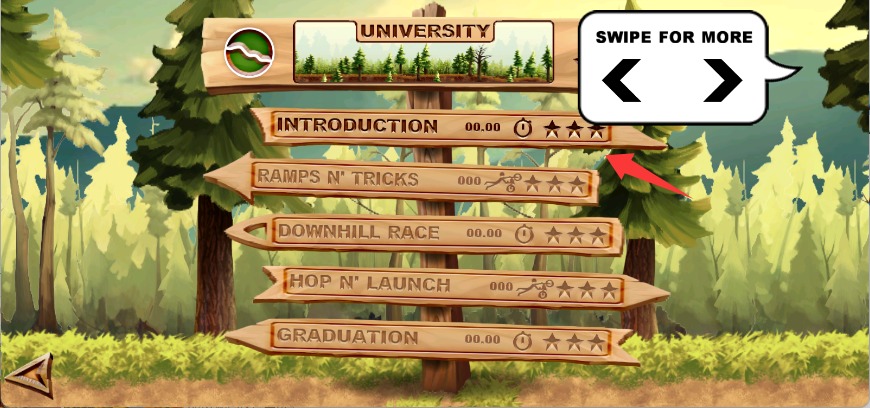Screen dimensions: 870x408
Task: Select the Introduction level sign
Action: click(440, 127)
